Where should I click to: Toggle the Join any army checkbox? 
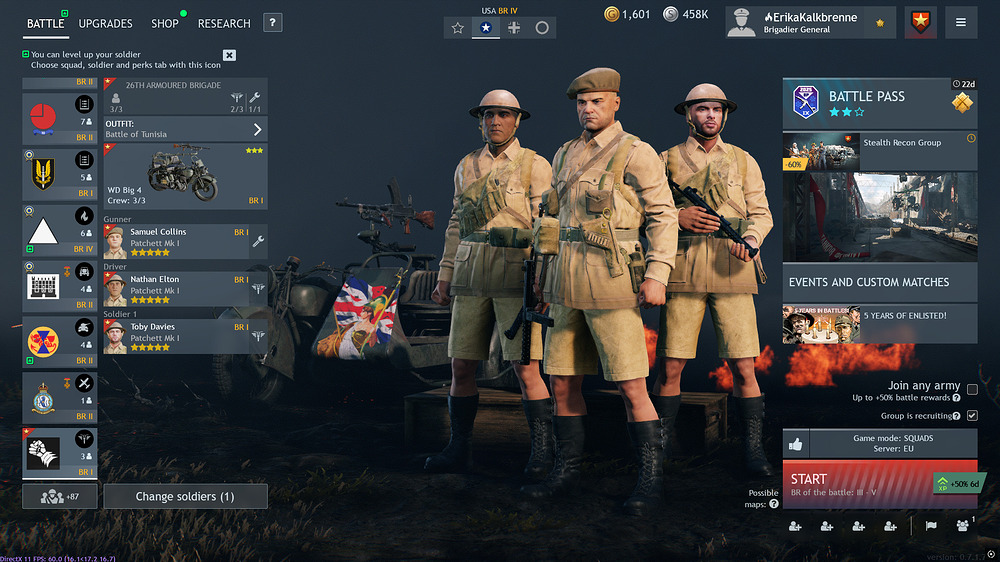(972, 390)
